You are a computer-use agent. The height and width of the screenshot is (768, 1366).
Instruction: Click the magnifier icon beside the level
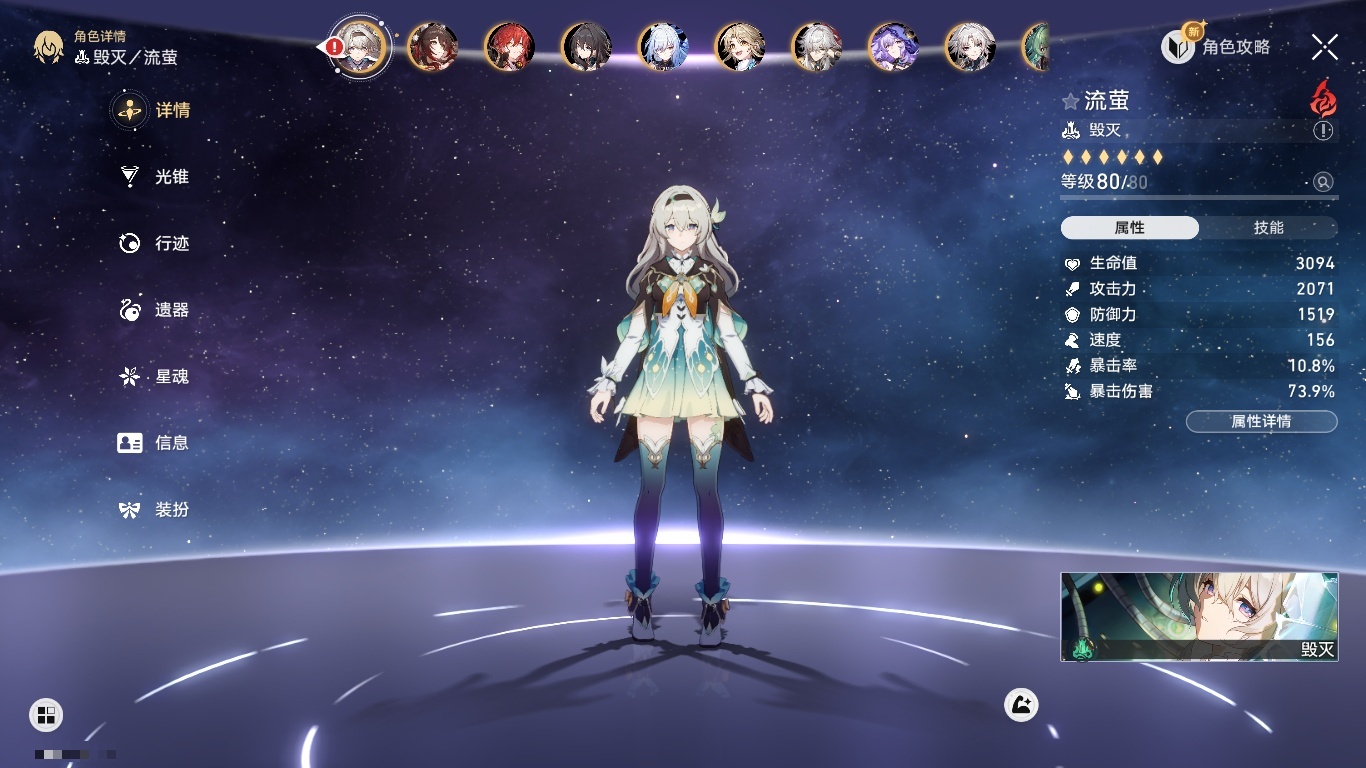(x=1323, y=182)
